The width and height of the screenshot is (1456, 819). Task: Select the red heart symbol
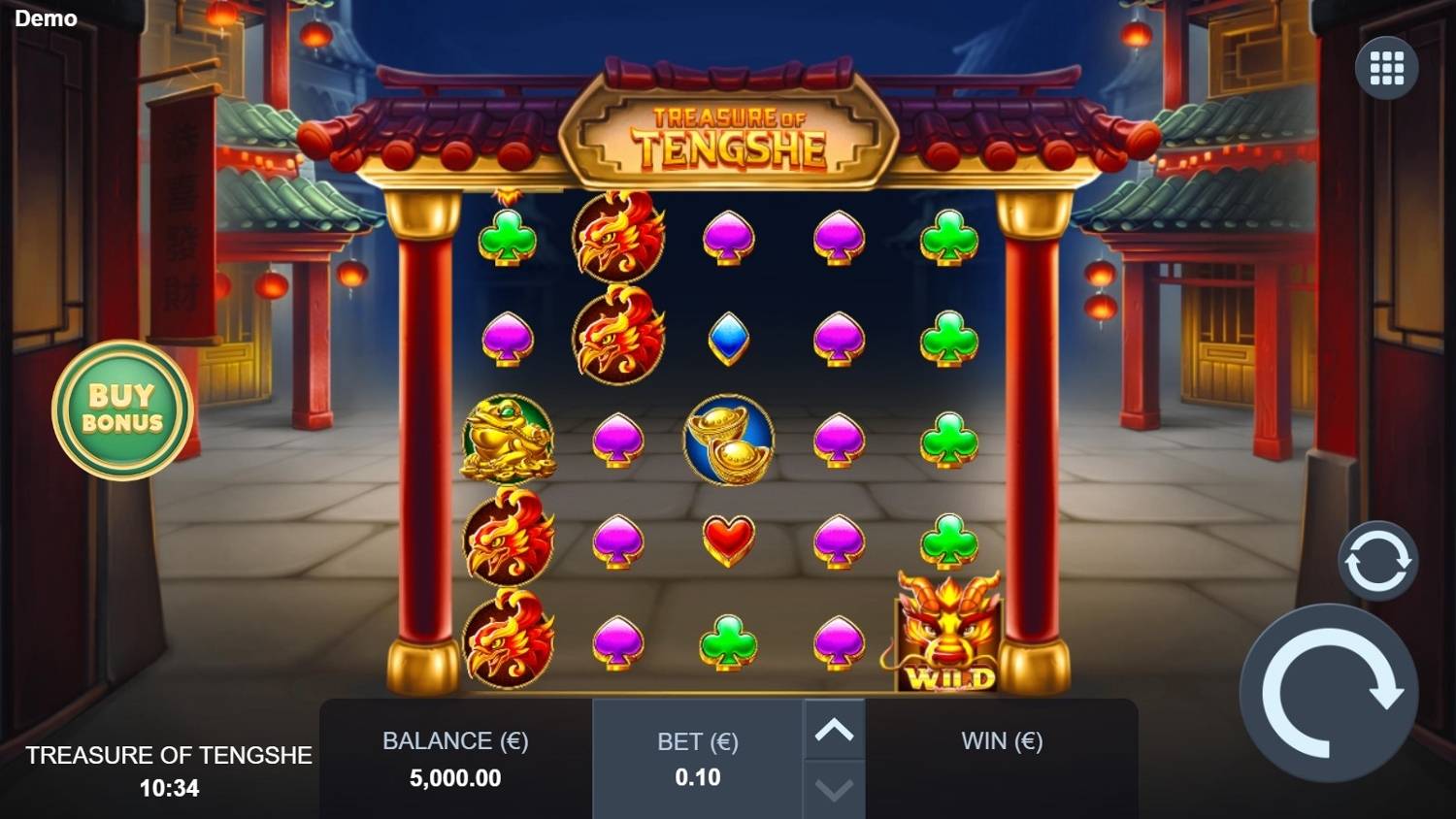(x=728, y=541)
